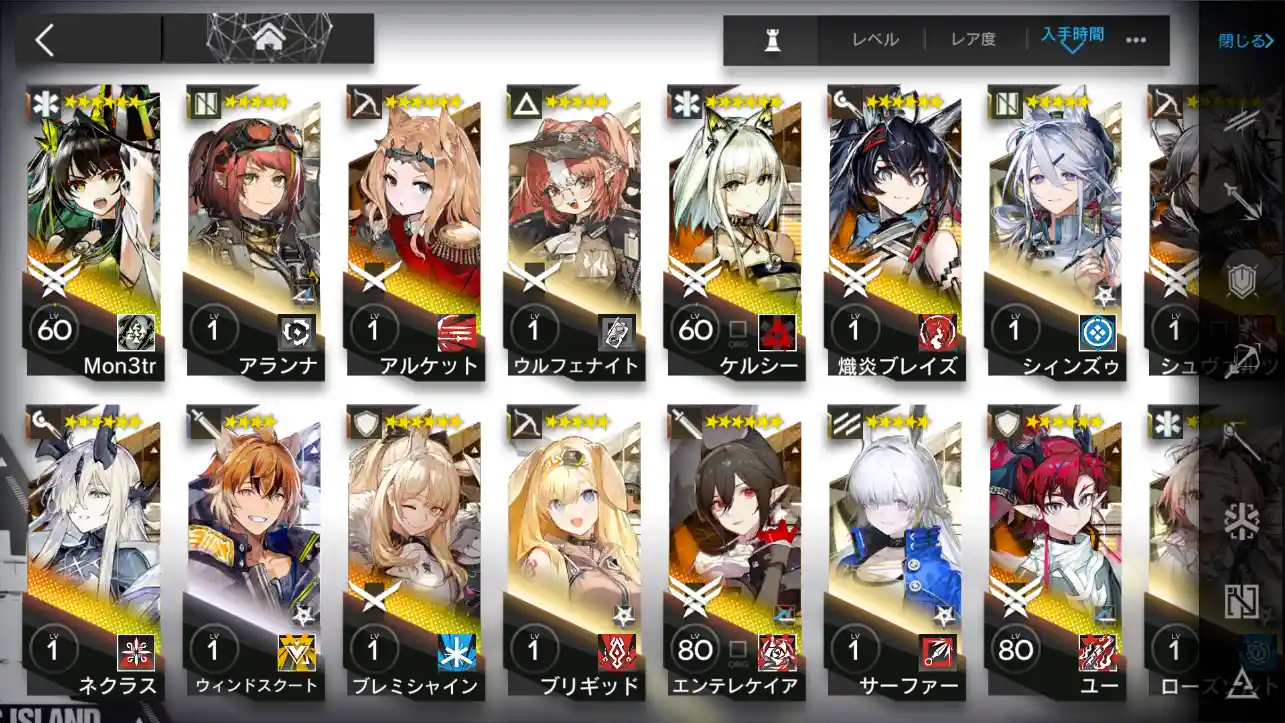Screen dimensions: 1285x723
Task: Return to the home screen
Action: (x=267, y=39)
